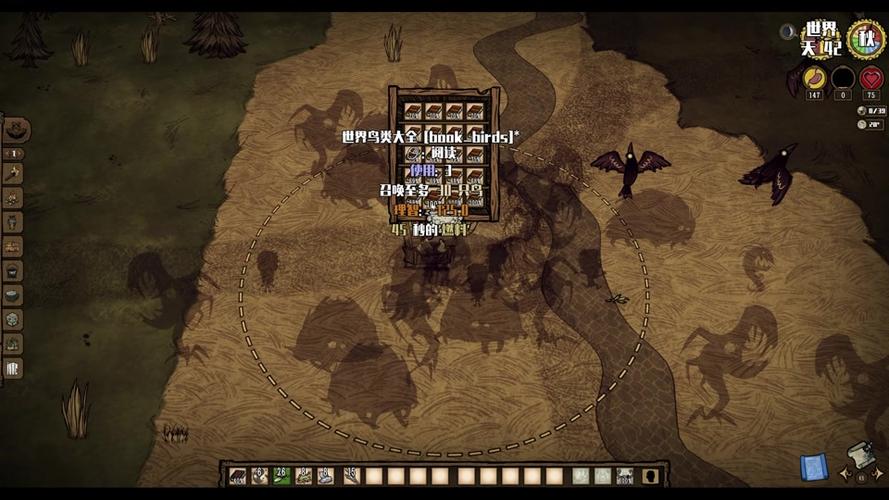The height and width of the screenshot is (500, 889).
Task: Select the book in the first inventory slot
Action: (x=238, y=476)
